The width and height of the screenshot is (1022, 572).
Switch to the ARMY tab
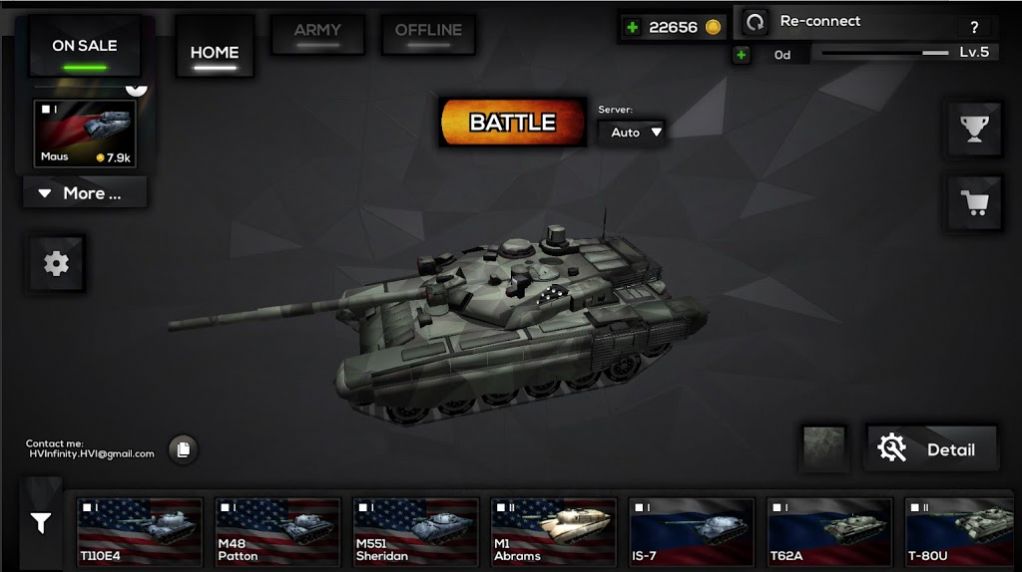[x=316, y=33]
